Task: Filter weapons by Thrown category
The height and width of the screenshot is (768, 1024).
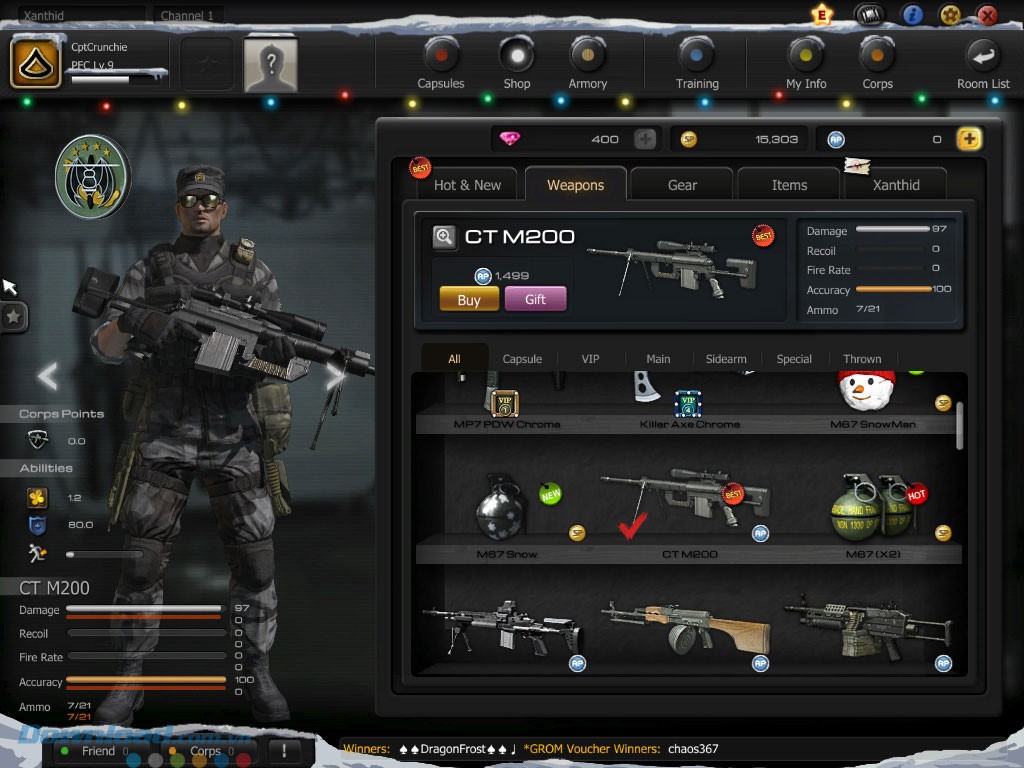Action: pos(862,359)
